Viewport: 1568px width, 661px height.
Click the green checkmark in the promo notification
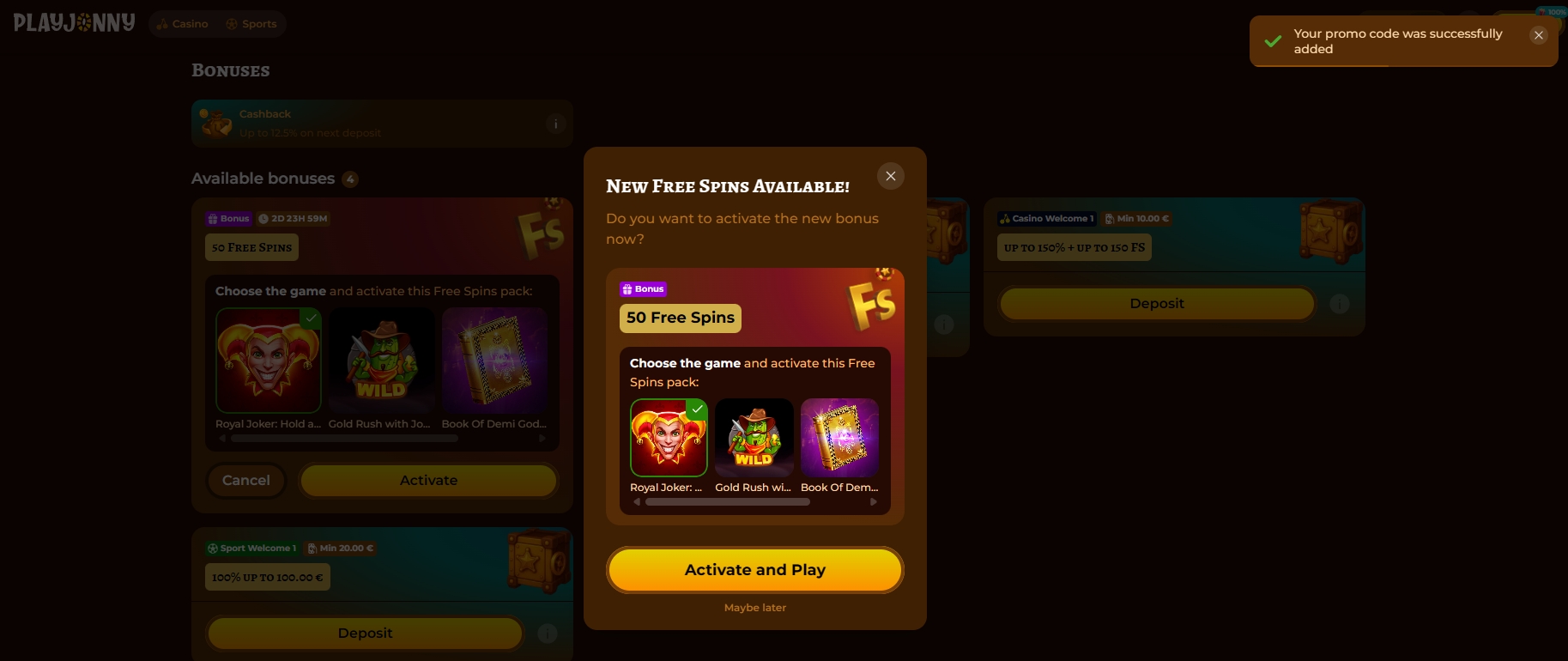(x=1273, y=40)
